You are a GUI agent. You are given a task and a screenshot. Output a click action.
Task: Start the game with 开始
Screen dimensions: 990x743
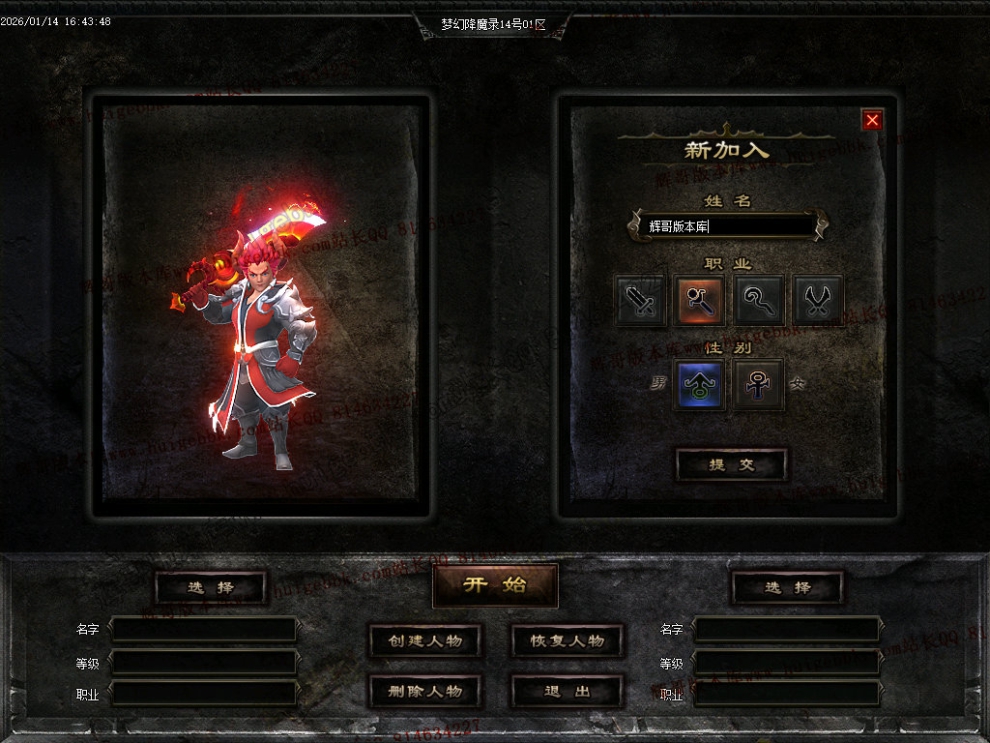pyautogui.click(x=495, y=586)
